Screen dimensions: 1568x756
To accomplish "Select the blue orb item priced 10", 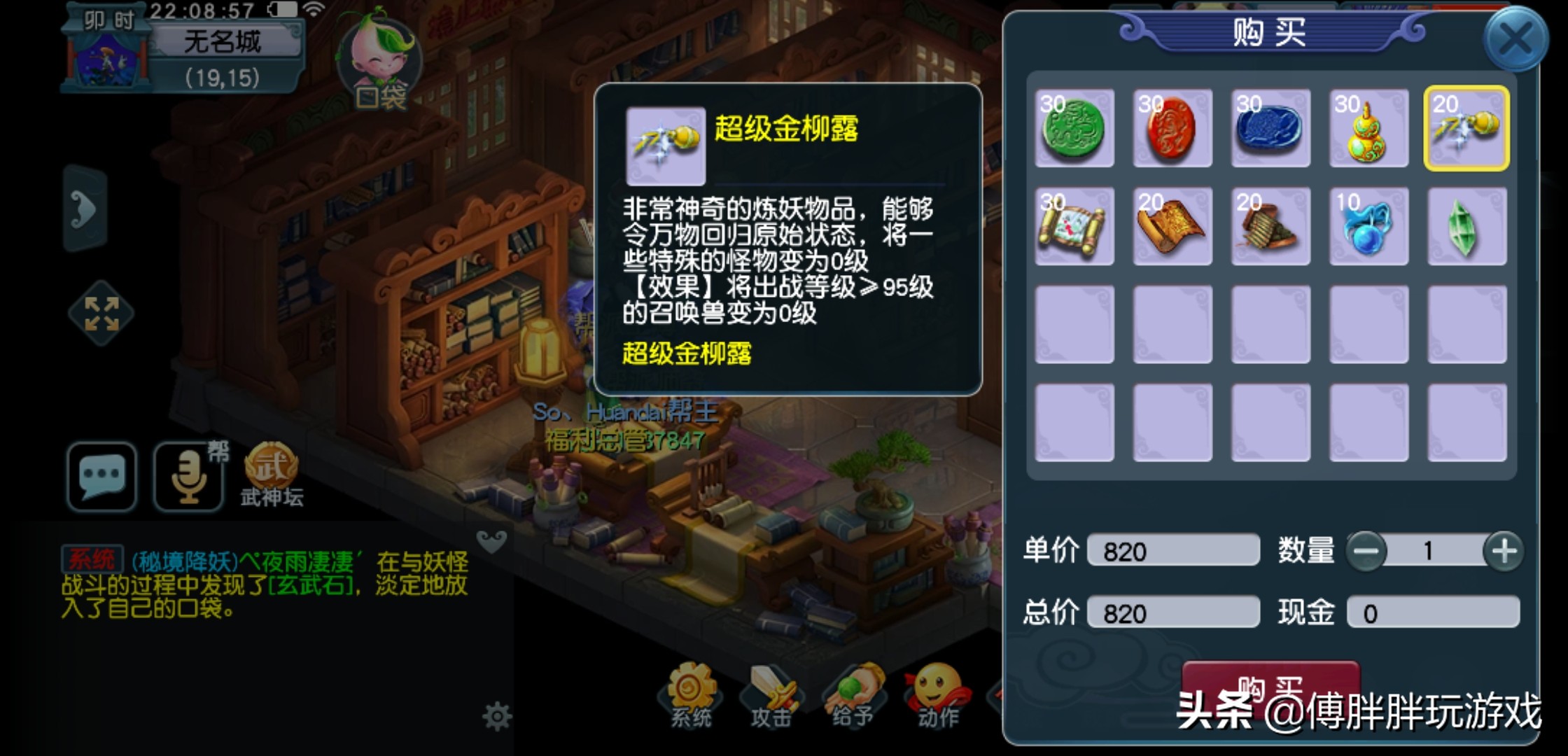I will (x=1368, y=227).
